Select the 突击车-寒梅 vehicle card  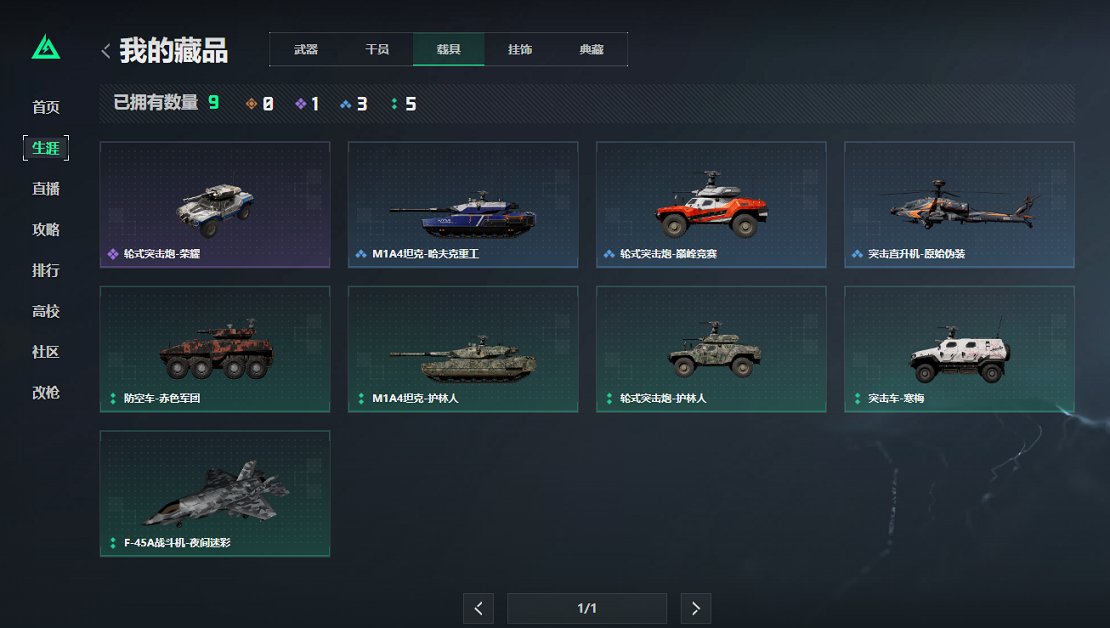click(959, 349)
